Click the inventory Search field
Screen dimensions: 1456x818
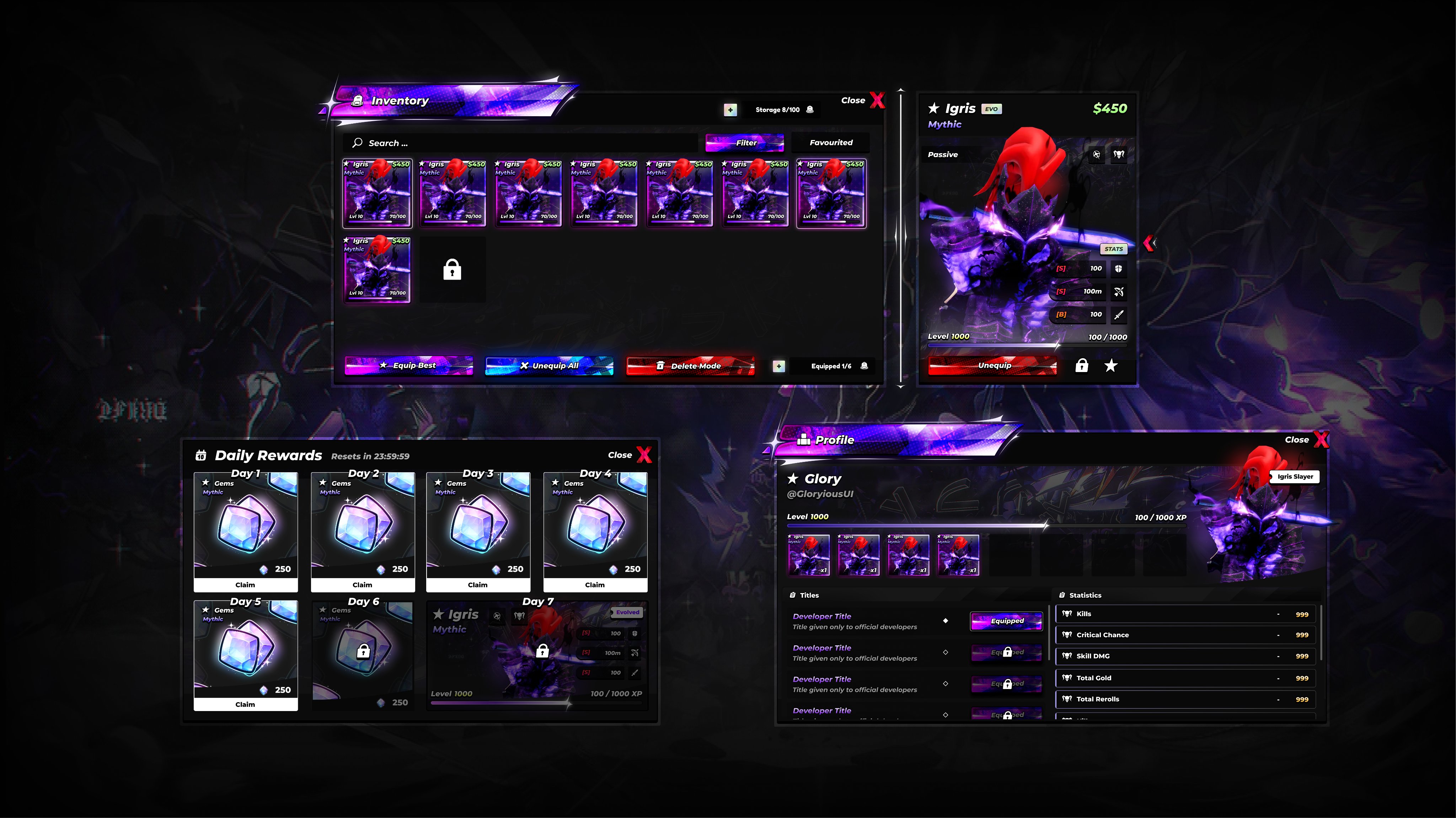point(520,143)
